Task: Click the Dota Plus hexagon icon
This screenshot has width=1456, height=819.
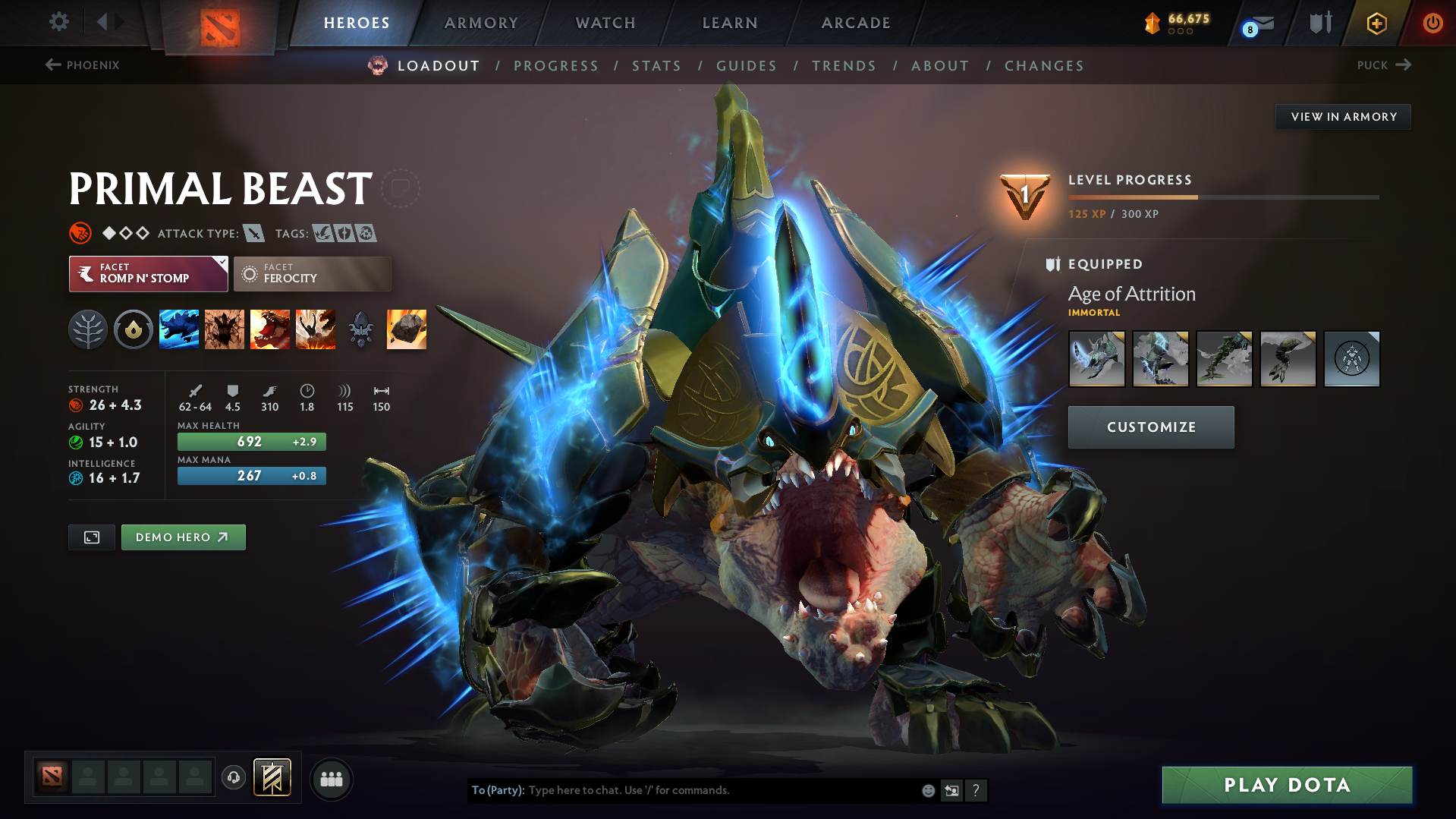Action: (x=1376, y=23)
